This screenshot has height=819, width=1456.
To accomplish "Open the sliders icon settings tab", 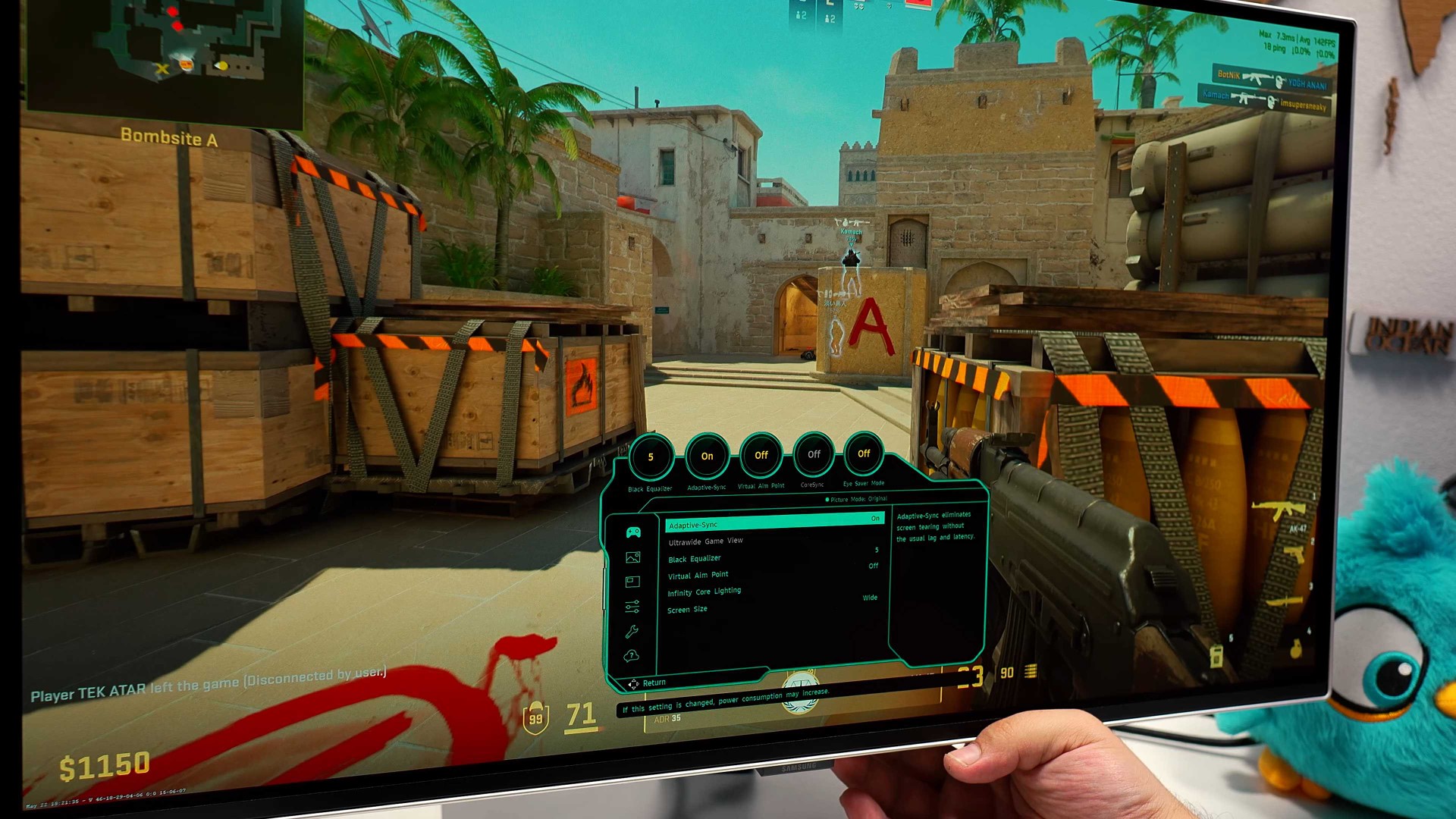I will (632, 607).
